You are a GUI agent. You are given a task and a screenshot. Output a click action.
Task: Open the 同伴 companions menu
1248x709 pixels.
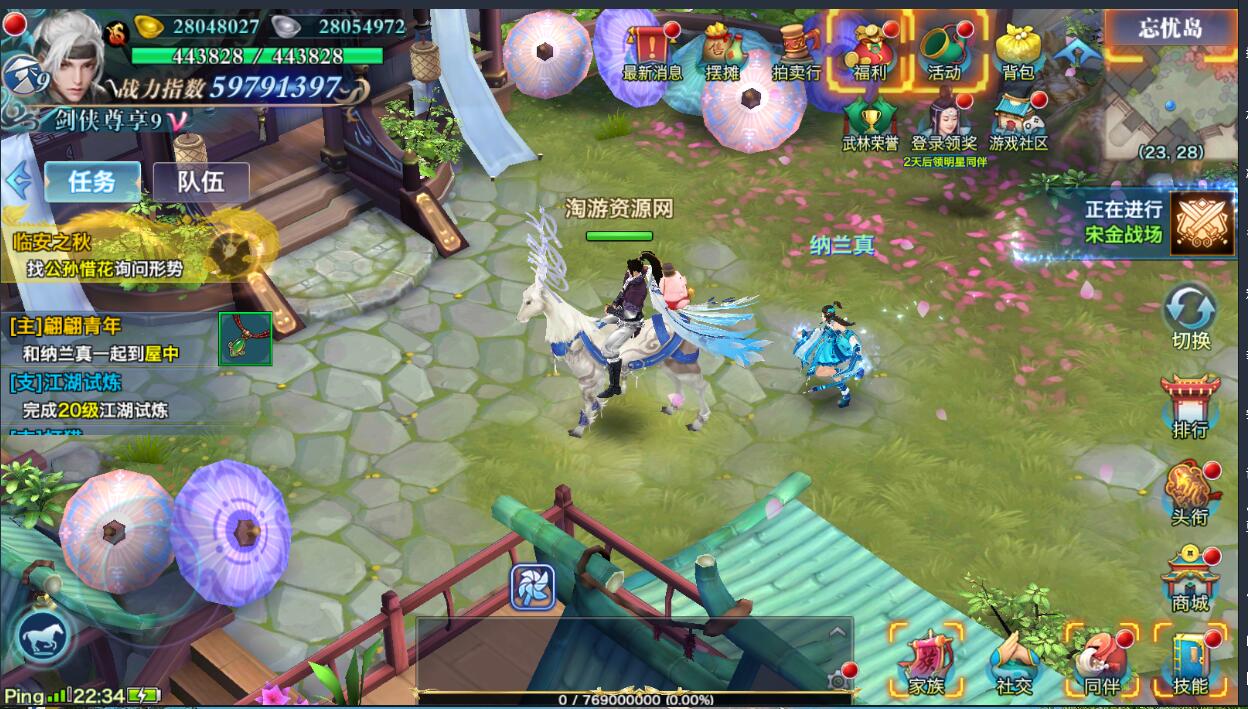[x=1101, y=659]
